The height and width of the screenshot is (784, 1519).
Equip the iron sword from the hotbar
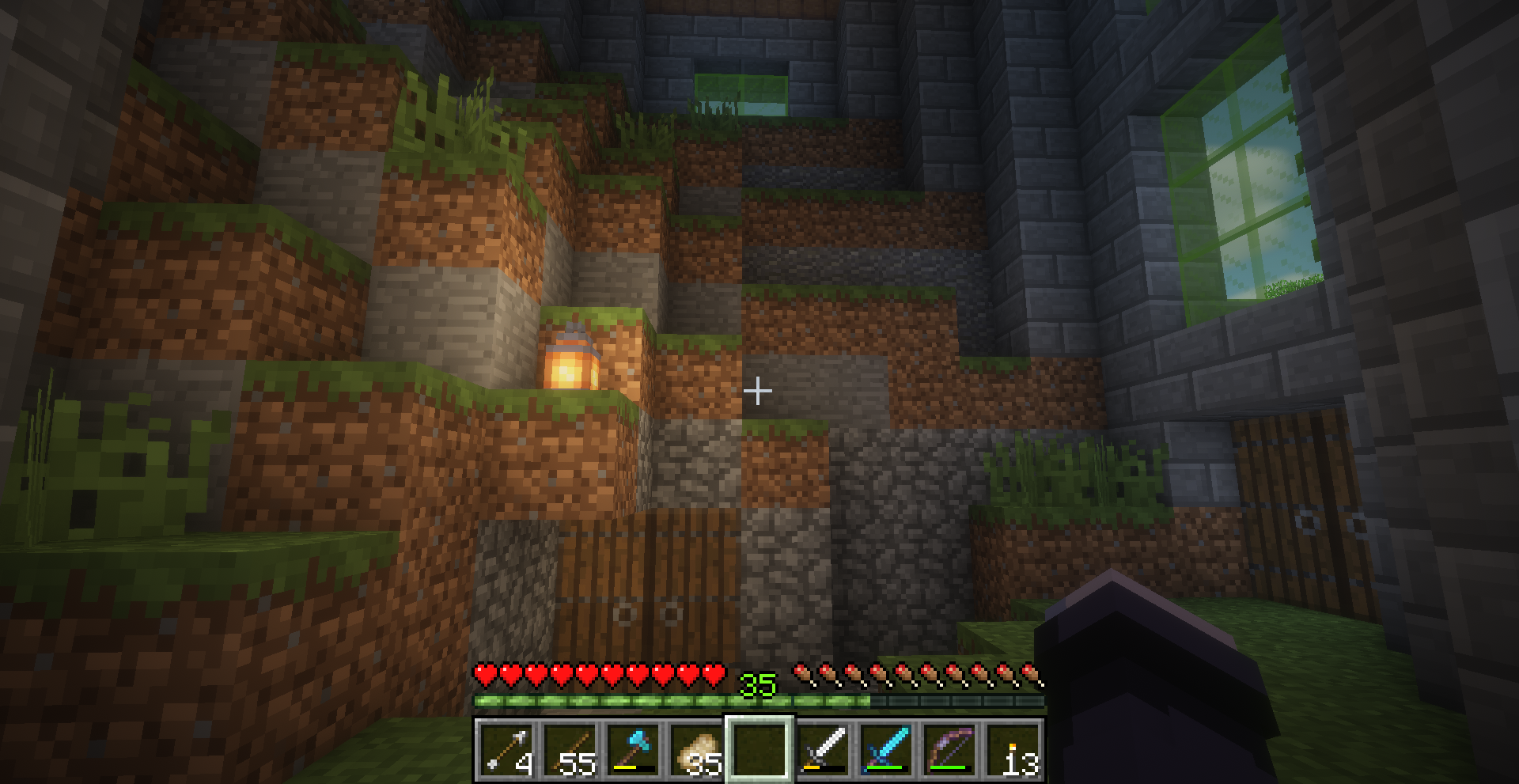[x=823, y=748]
